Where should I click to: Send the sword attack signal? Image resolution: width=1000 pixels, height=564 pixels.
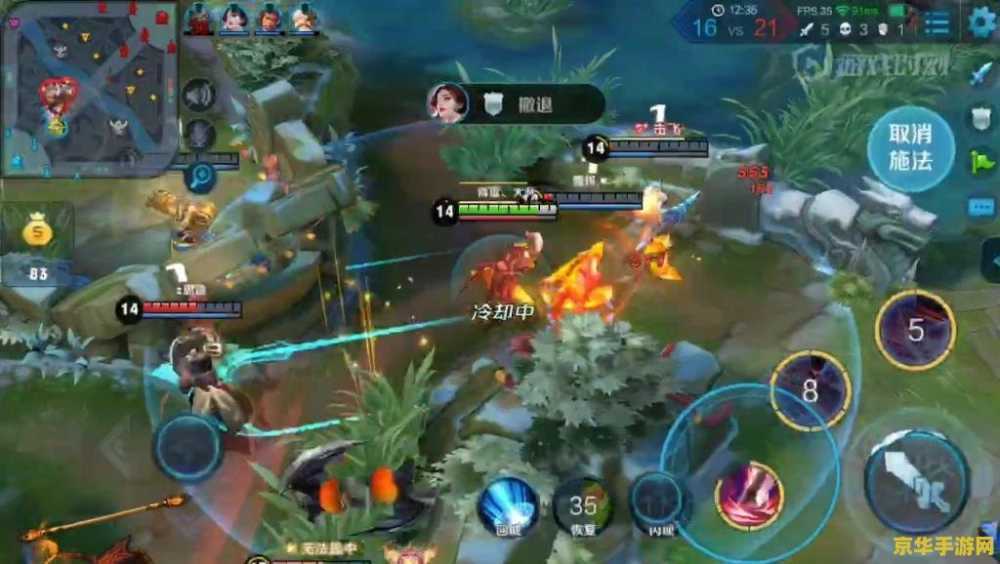(980, 72)
